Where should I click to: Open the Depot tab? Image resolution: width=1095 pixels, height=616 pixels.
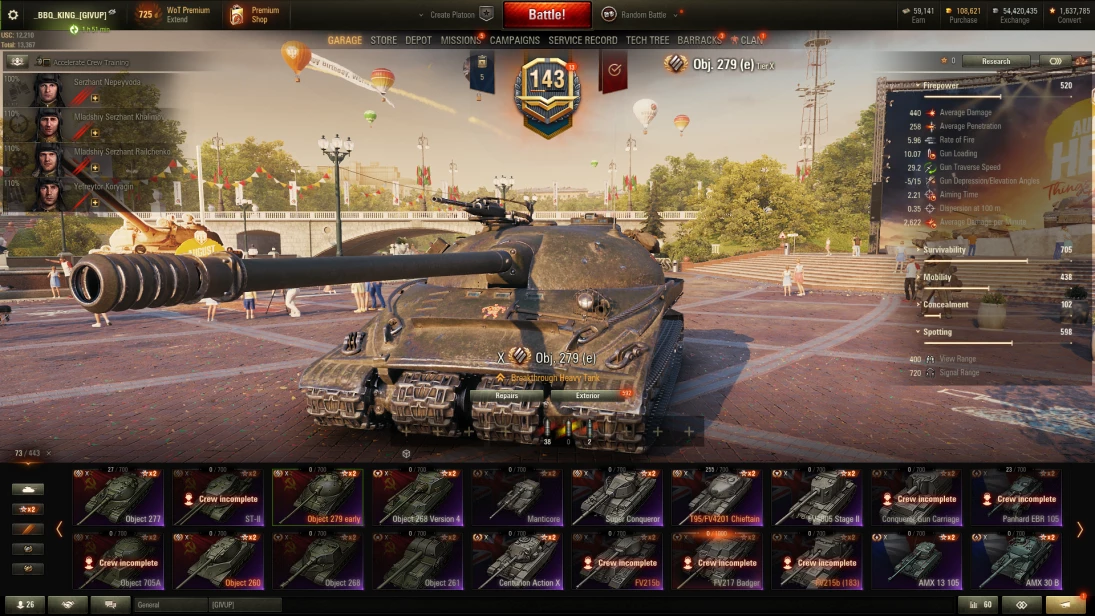click(x=418, y=41)
